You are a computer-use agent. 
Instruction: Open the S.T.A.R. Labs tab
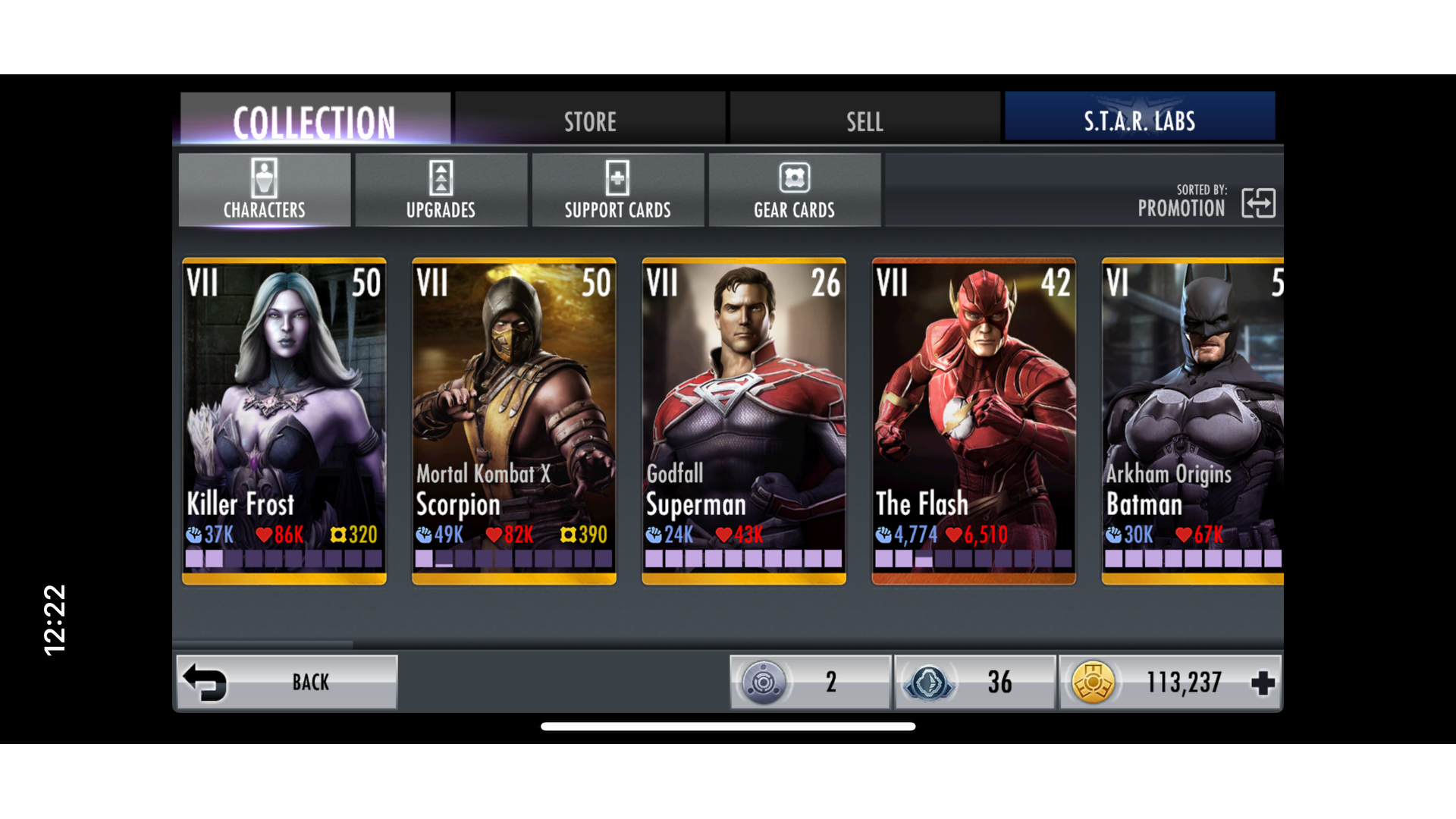click(1139, 120)
